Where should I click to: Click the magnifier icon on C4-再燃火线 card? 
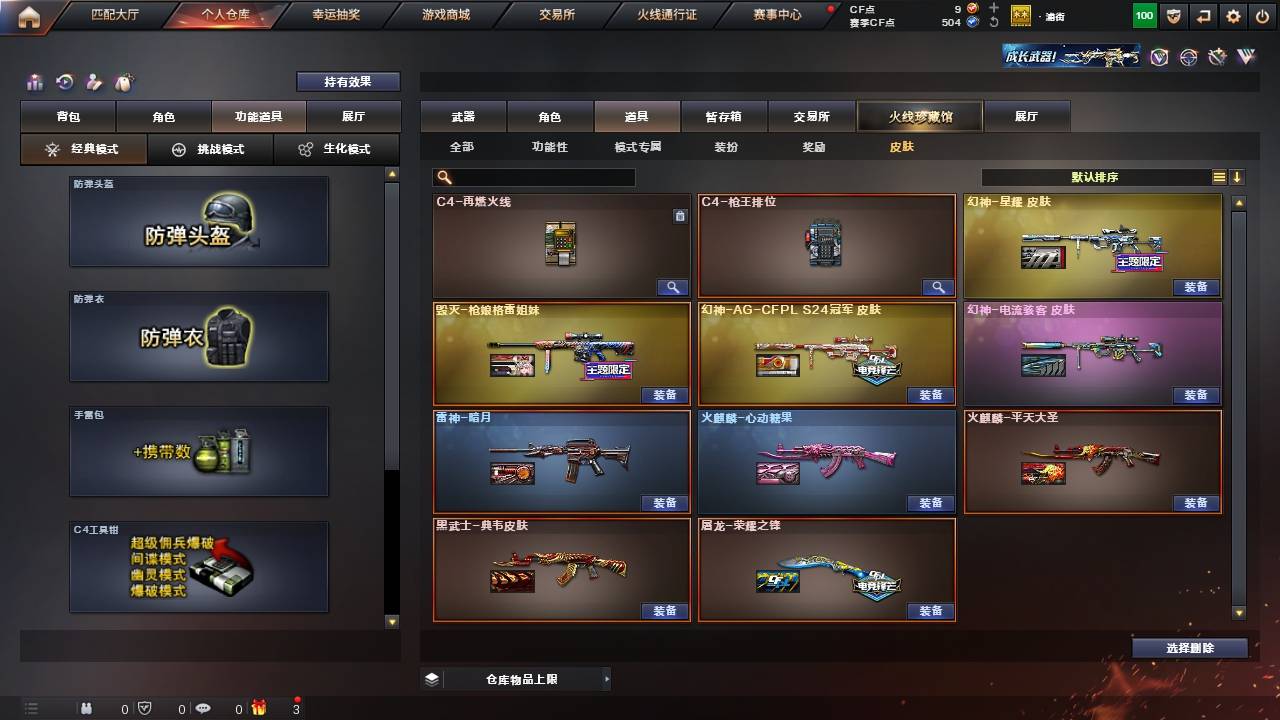click(x=672, y=287)
